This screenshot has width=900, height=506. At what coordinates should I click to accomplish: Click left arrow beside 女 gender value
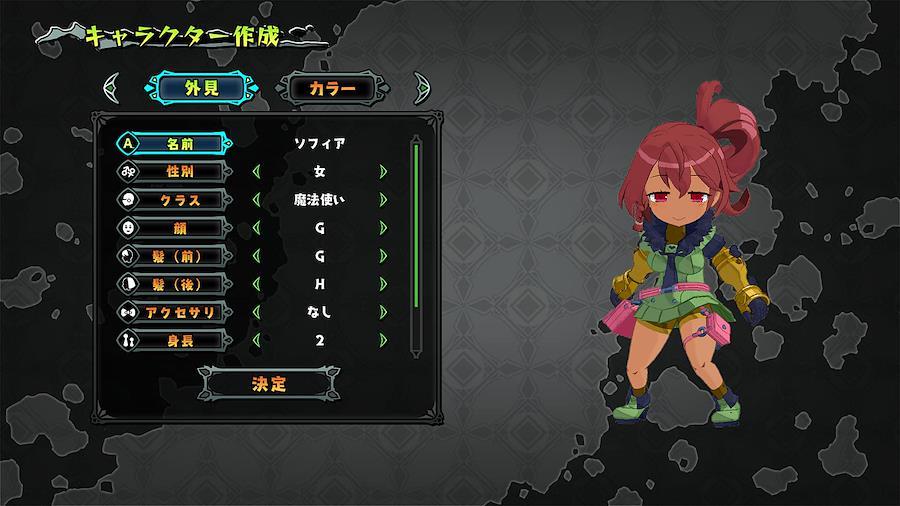(x=257, y=172)
